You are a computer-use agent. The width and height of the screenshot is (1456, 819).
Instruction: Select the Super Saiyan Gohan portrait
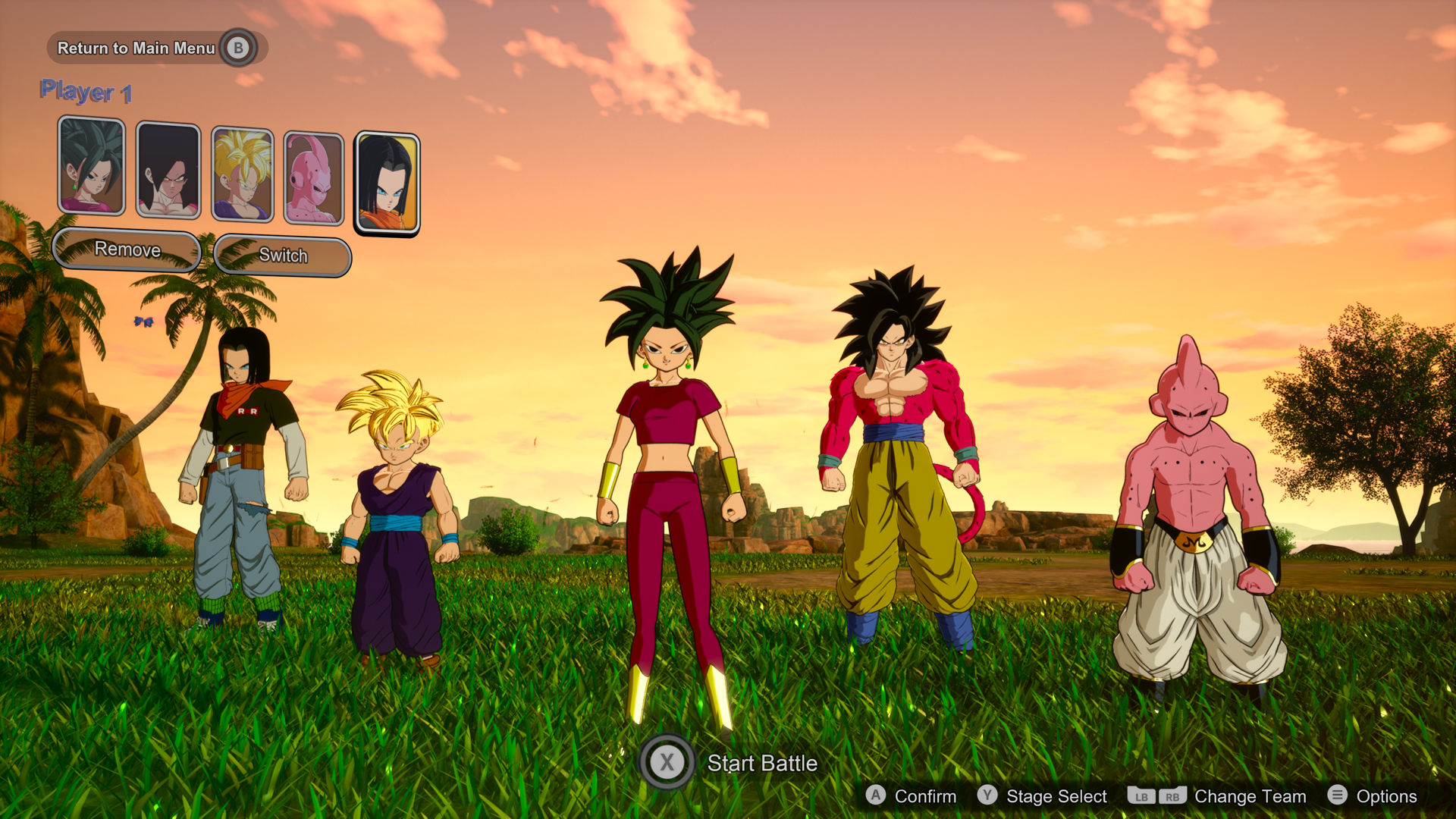click(x=242, y=174)
